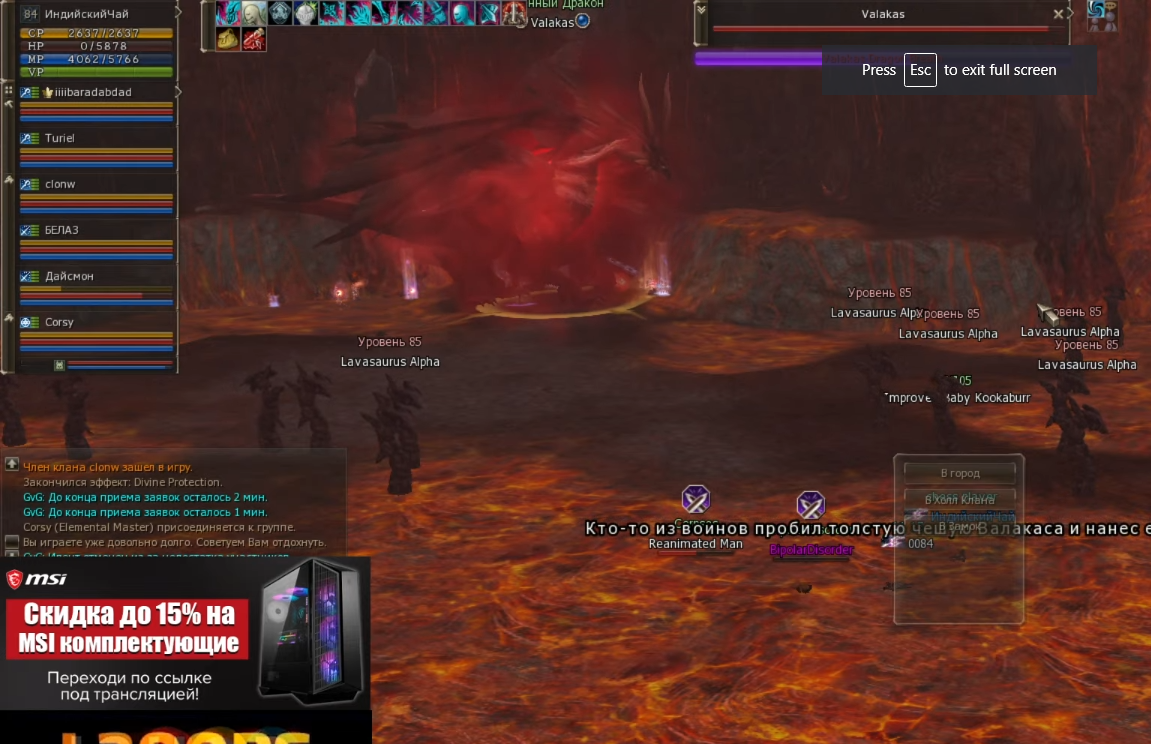Target party member clonw
The height and width of the screenshot is (744, 1151).
pos(60,184)
